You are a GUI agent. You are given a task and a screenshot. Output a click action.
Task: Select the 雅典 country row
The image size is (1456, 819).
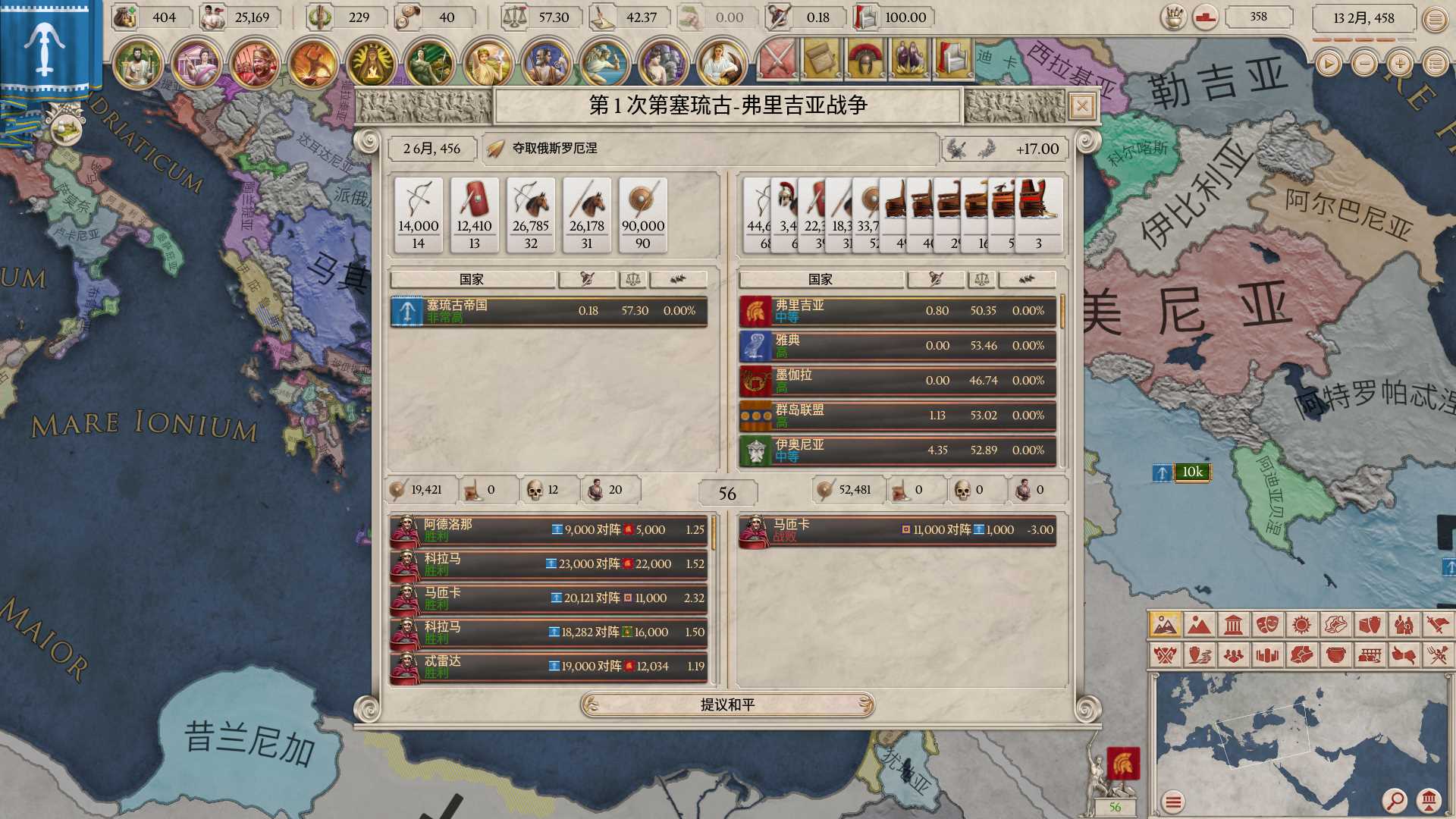[897, 346]
